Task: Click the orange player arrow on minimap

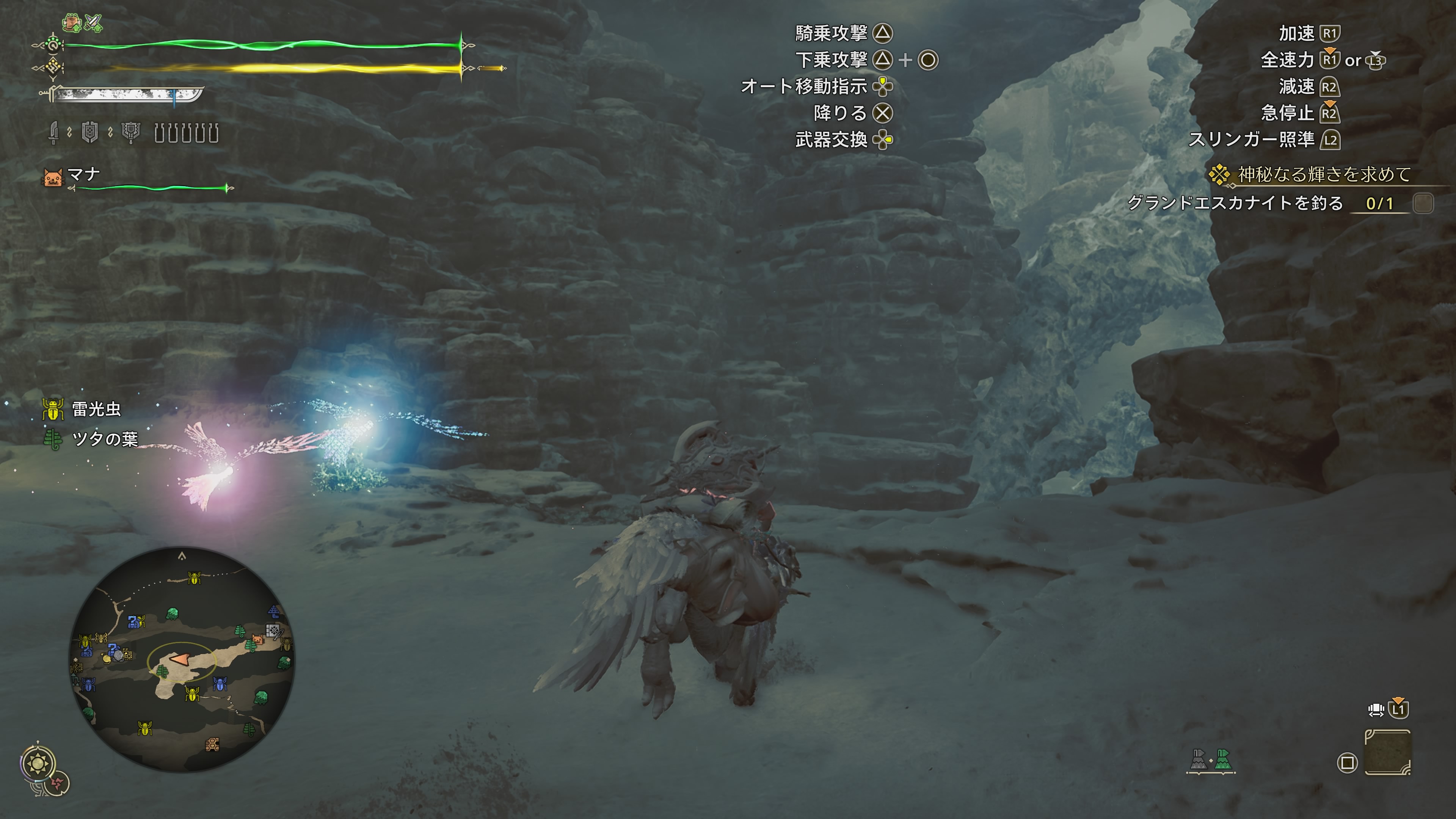Action: (180, 660)
